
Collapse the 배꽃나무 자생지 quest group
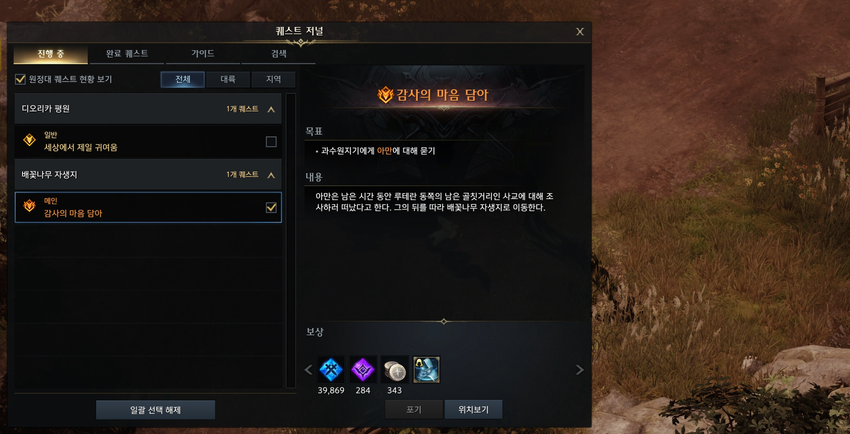click(x=271, y=174)
